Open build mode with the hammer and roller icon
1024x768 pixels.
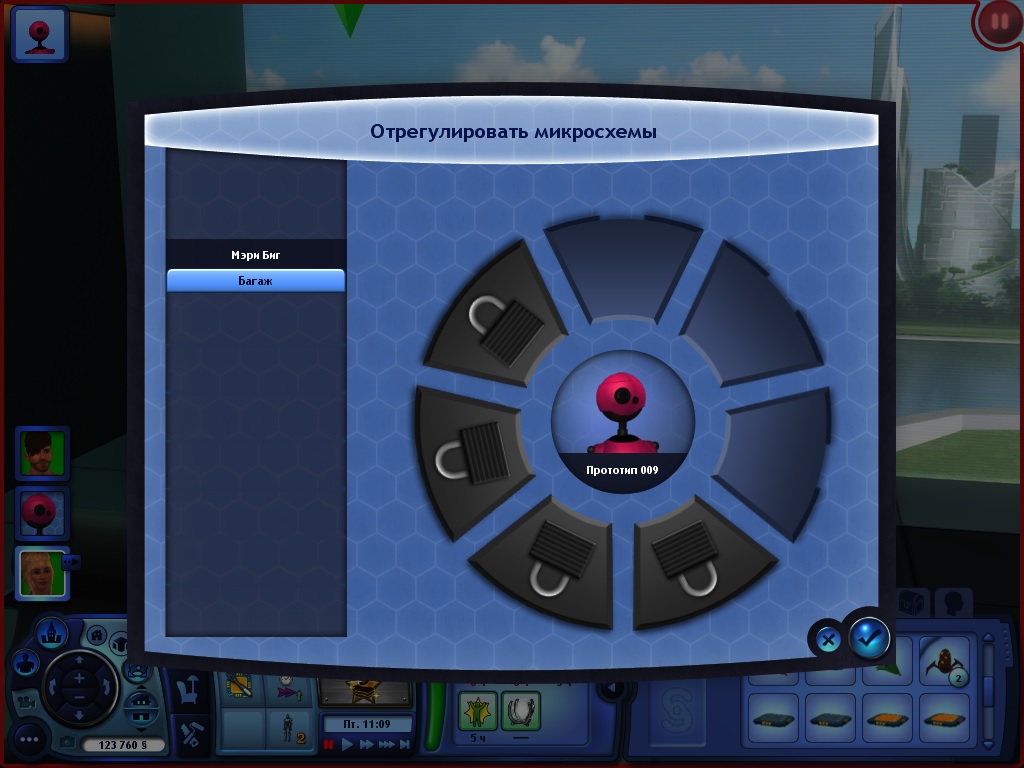click(x=190, y=735)
